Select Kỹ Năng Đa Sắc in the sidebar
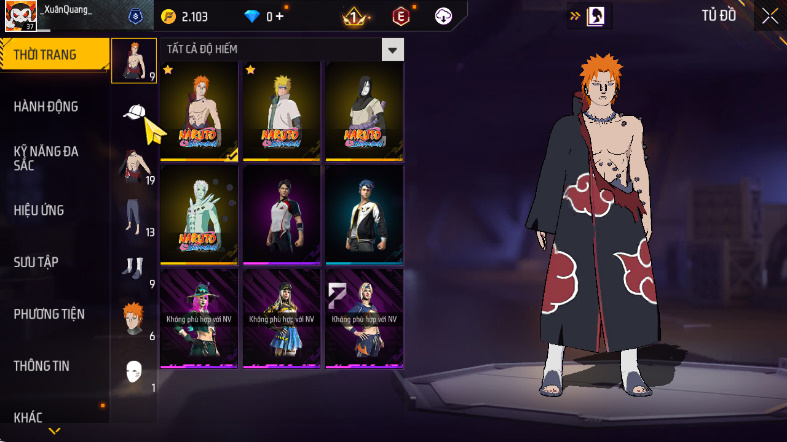 pos(46,158)
